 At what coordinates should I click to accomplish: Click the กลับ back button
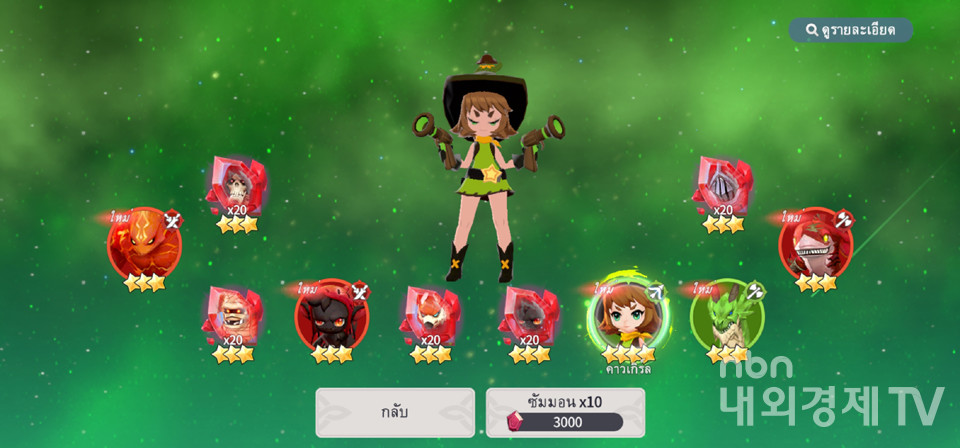click(x=395, y=412)
